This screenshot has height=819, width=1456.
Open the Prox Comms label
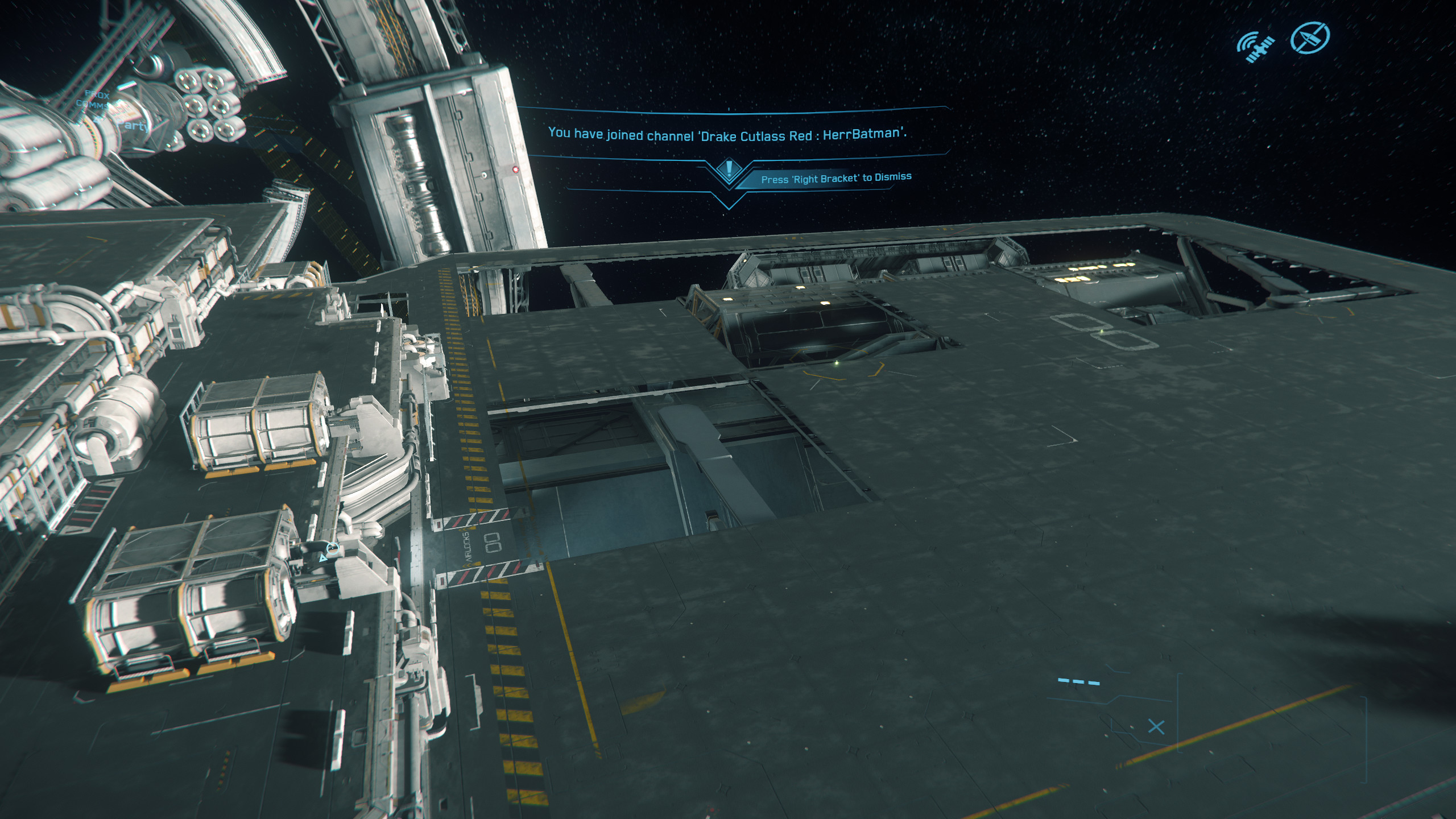coord(94,100)
